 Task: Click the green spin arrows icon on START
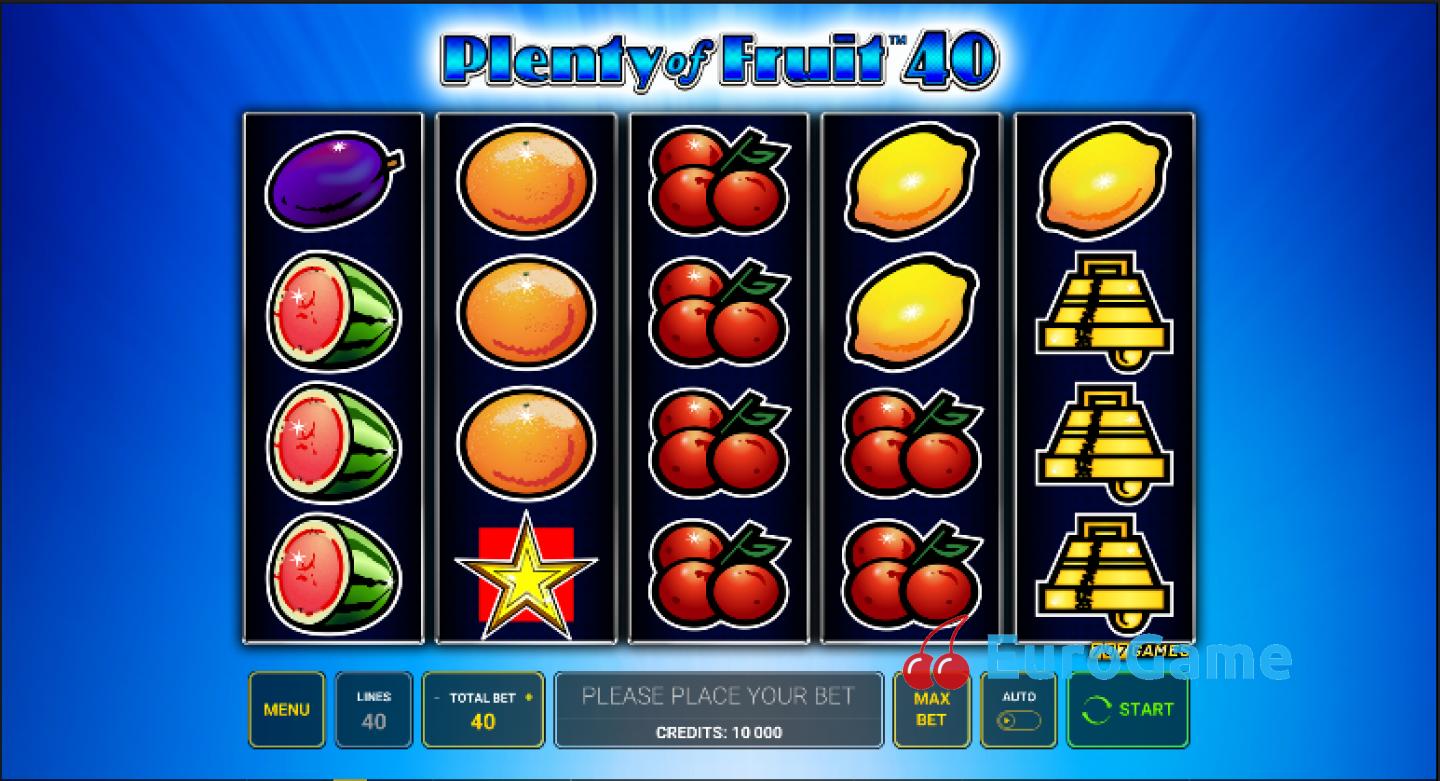click(1098, 710)
